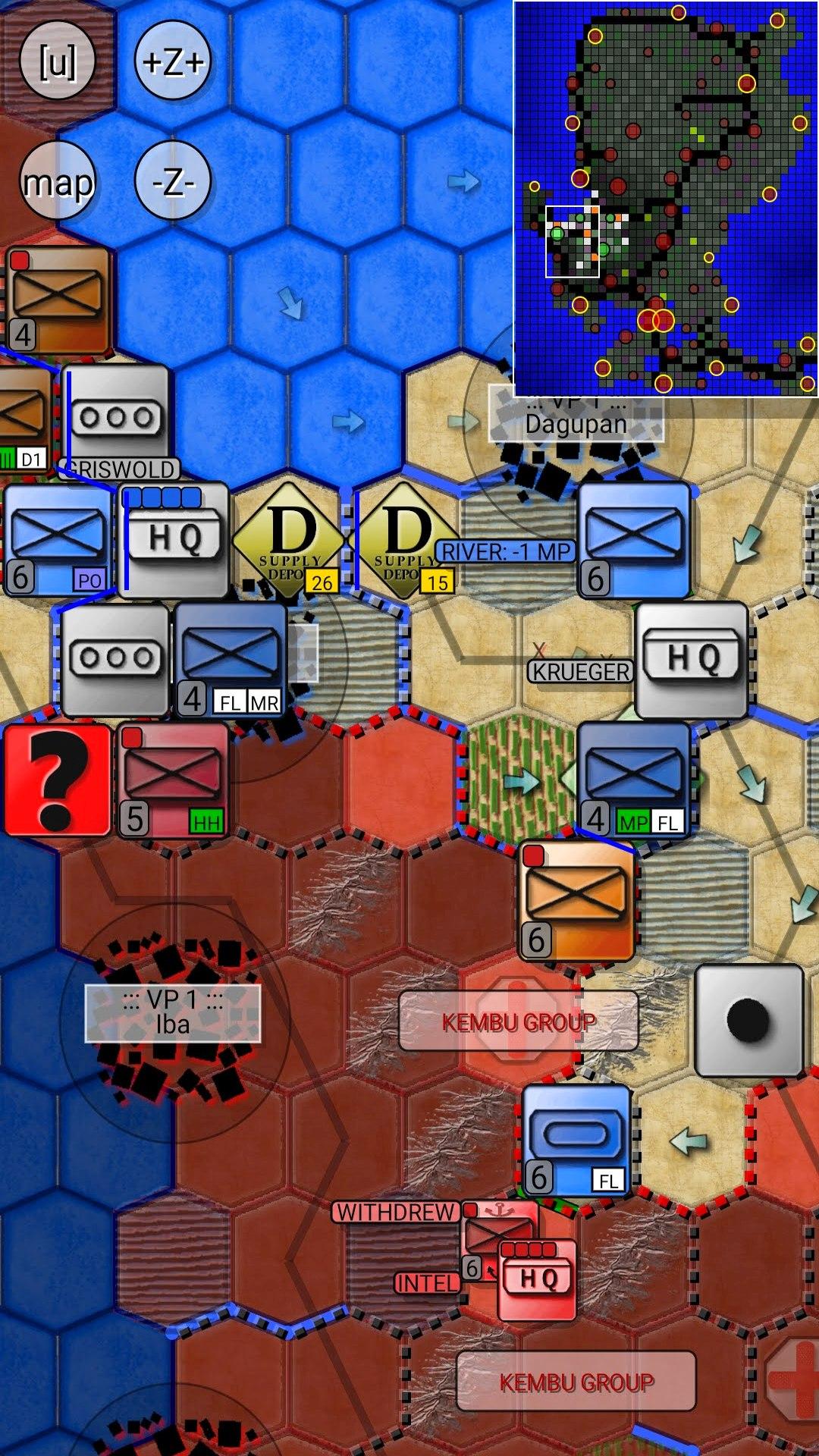
Task: Select the gray unit with black dot
Action: (749, 1021)
